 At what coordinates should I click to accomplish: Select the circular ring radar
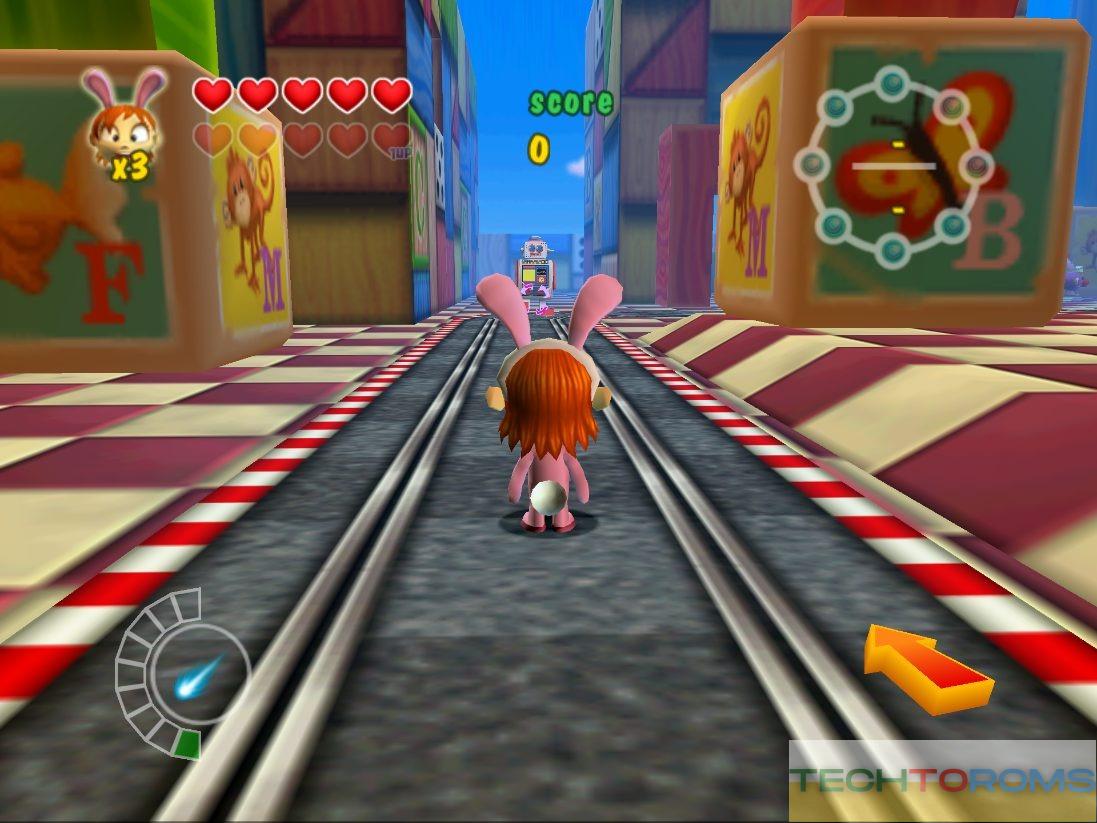click(895, 166)
